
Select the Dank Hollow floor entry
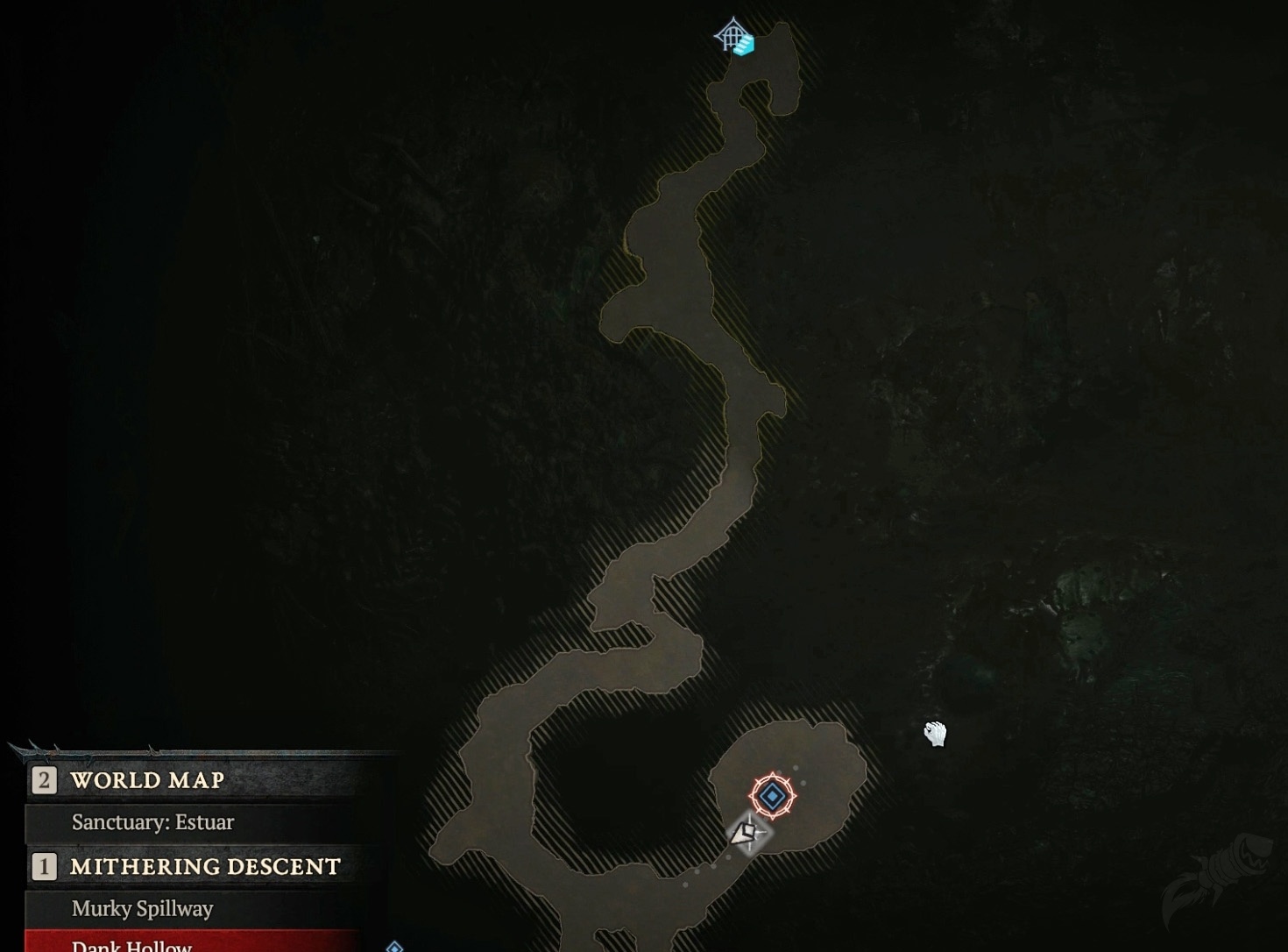pos(131,944)
